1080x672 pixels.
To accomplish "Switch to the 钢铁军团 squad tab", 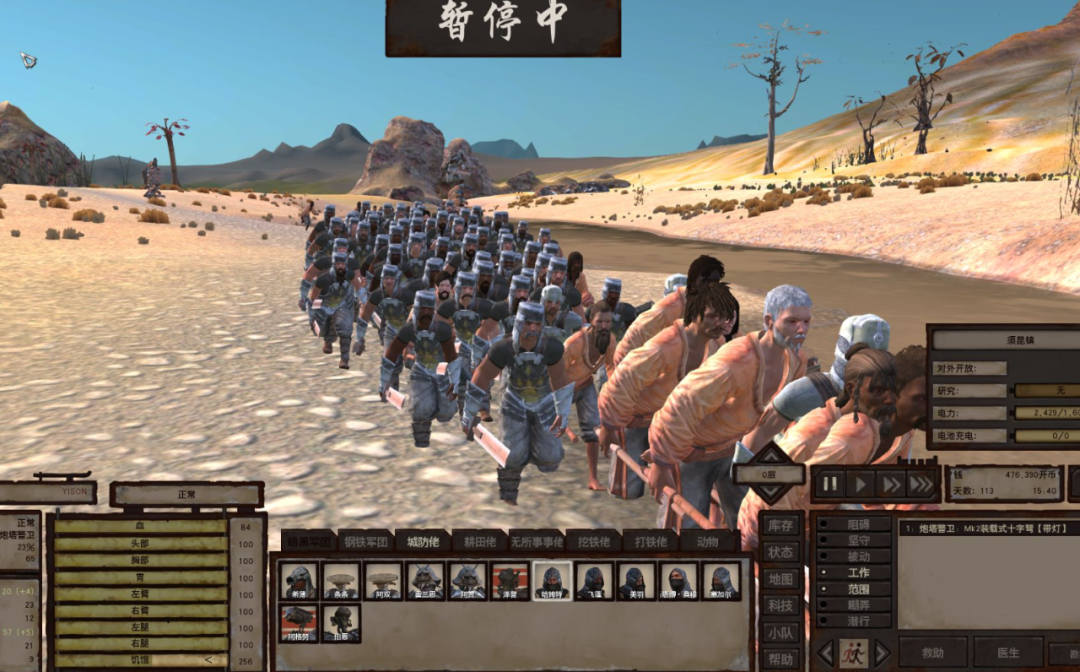I will [365, 541].
